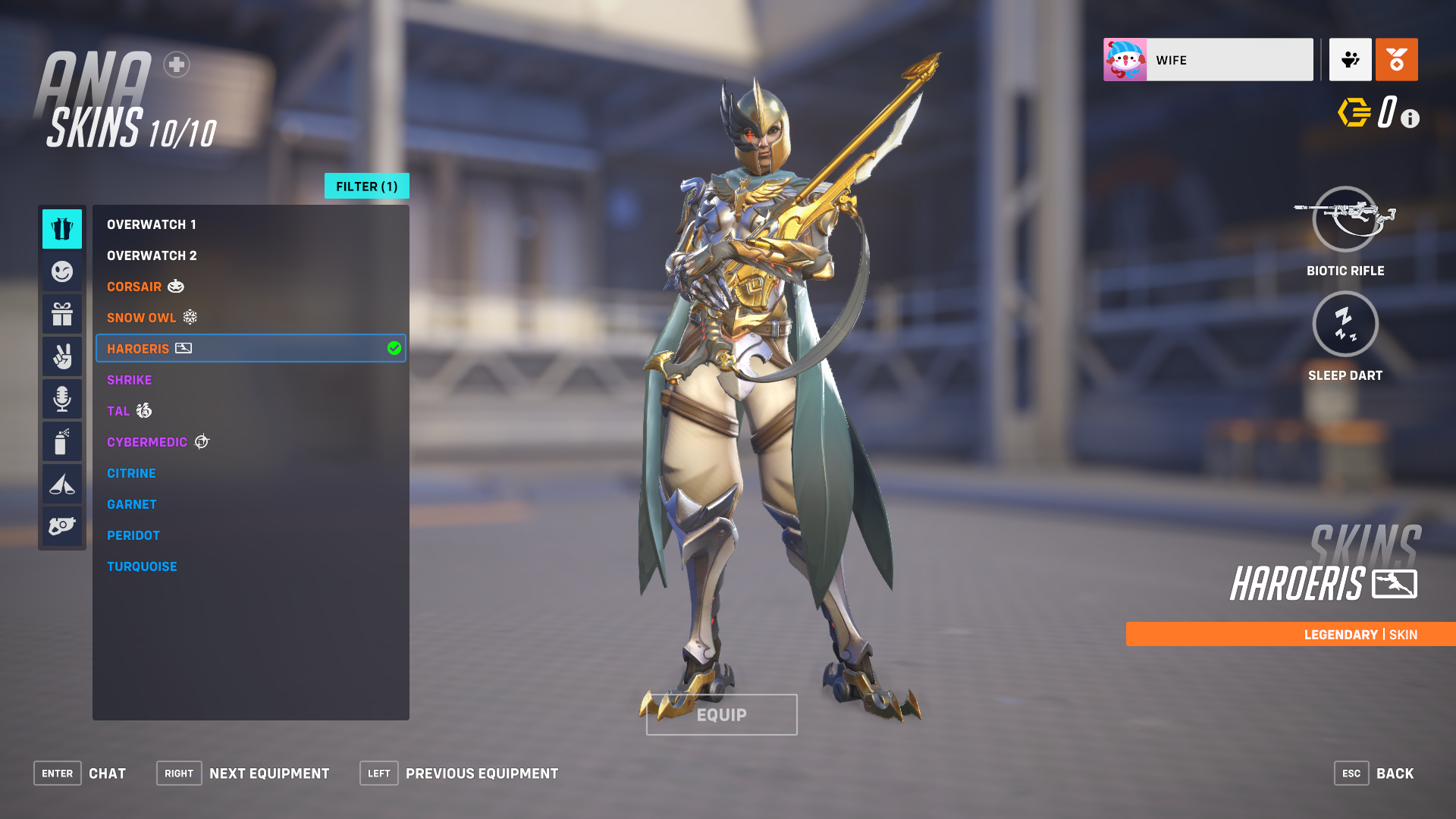Screen dimensions: 1456x819
Task: Select the Cybermedic skin
Action: tap(148, 441)
